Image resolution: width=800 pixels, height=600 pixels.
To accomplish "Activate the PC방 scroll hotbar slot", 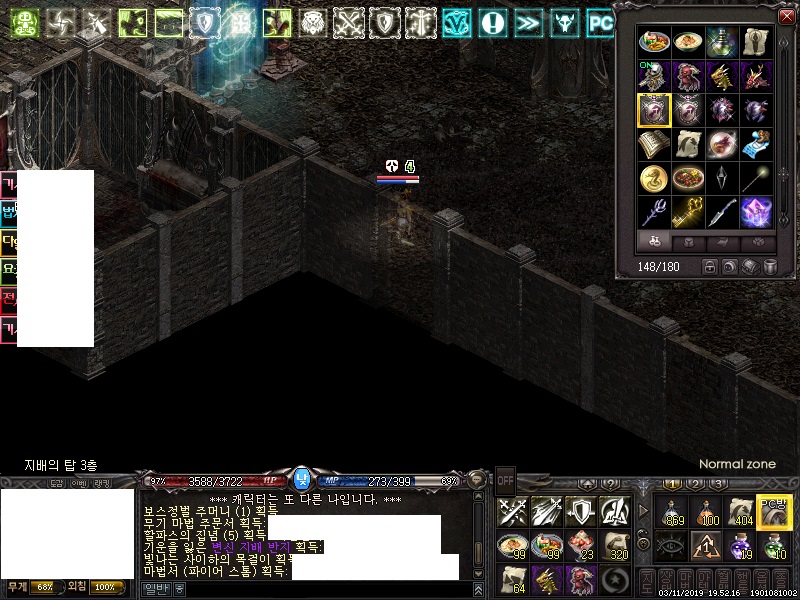I will click(774, 512).
